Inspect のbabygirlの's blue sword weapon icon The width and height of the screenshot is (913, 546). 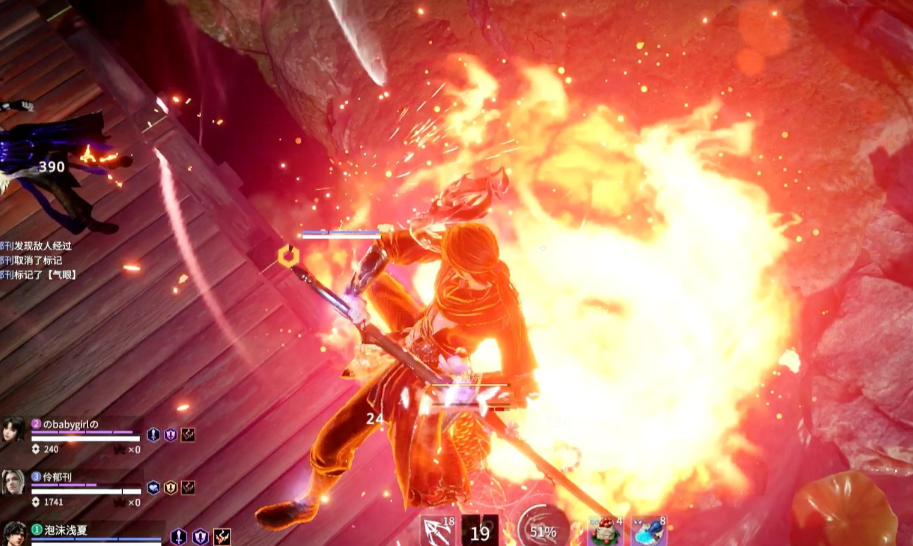(153, 435)
